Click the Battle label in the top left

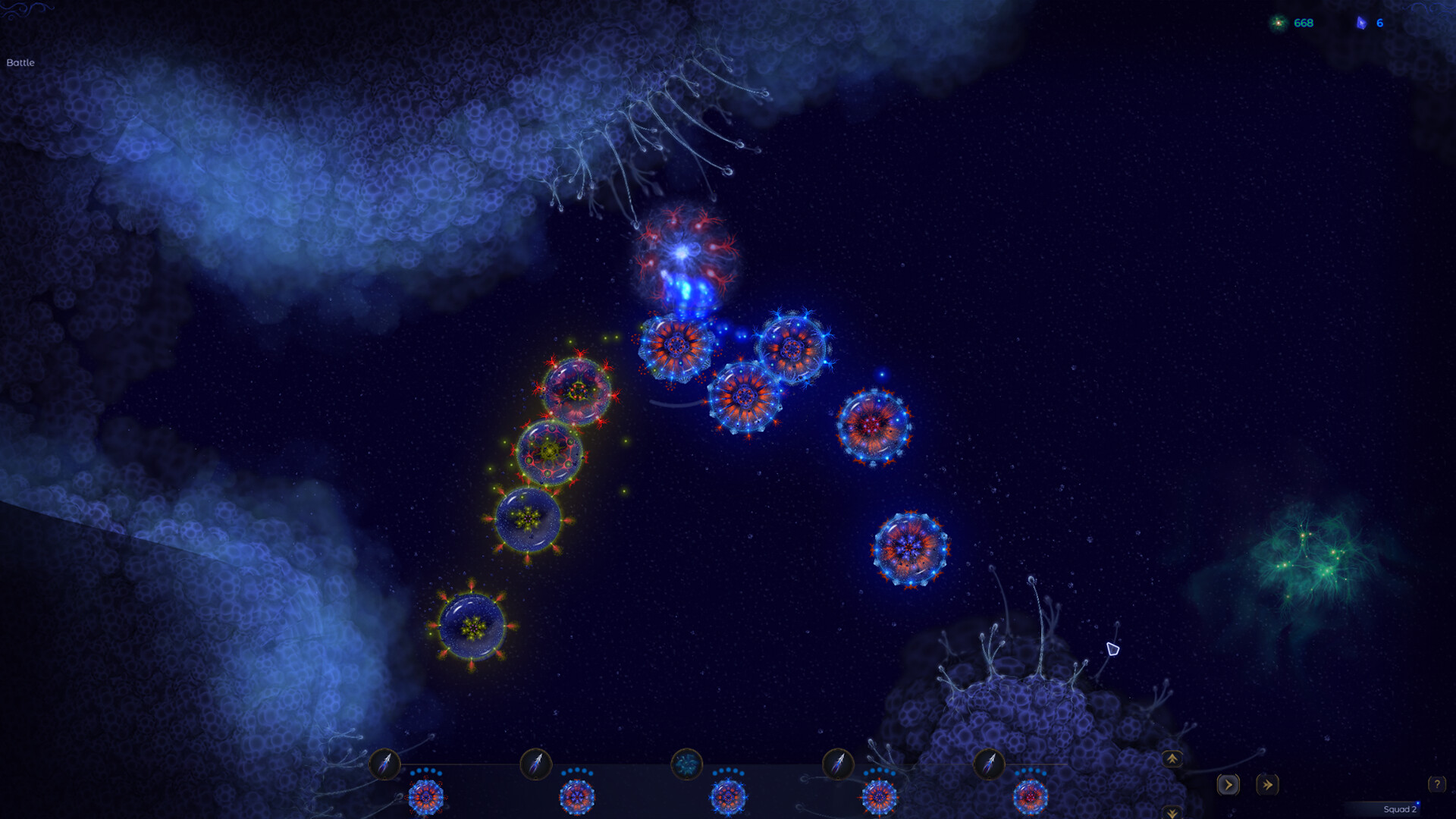[x=20, y=64]
